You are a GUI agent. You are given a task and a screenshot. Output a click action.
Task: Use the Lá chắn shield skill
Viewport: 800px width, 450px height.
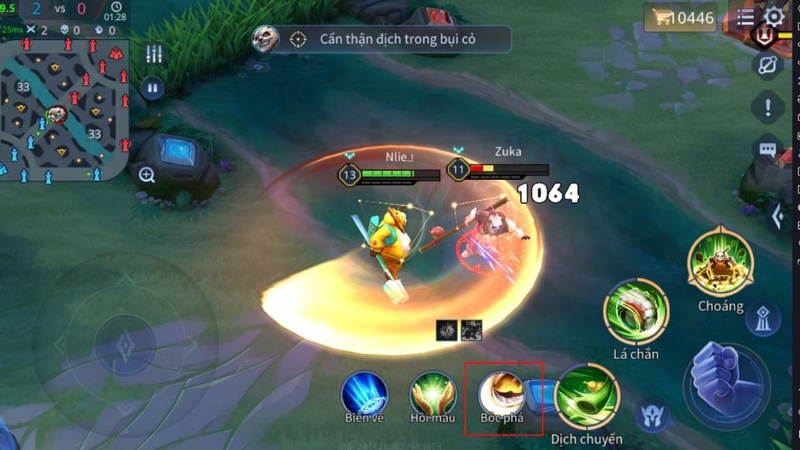[x=636, y=312]
